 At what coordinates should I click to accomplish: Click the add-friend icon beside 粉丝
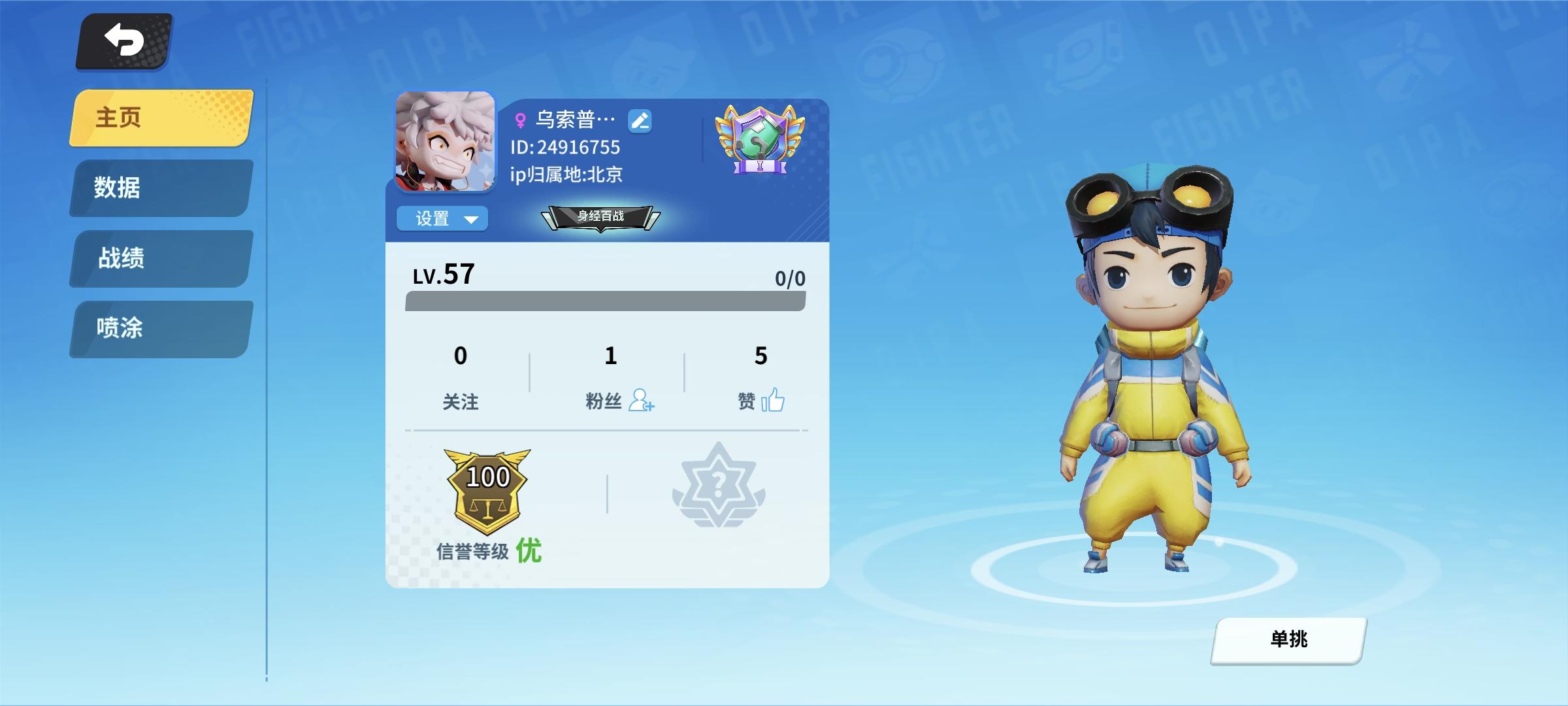[642, 402]
